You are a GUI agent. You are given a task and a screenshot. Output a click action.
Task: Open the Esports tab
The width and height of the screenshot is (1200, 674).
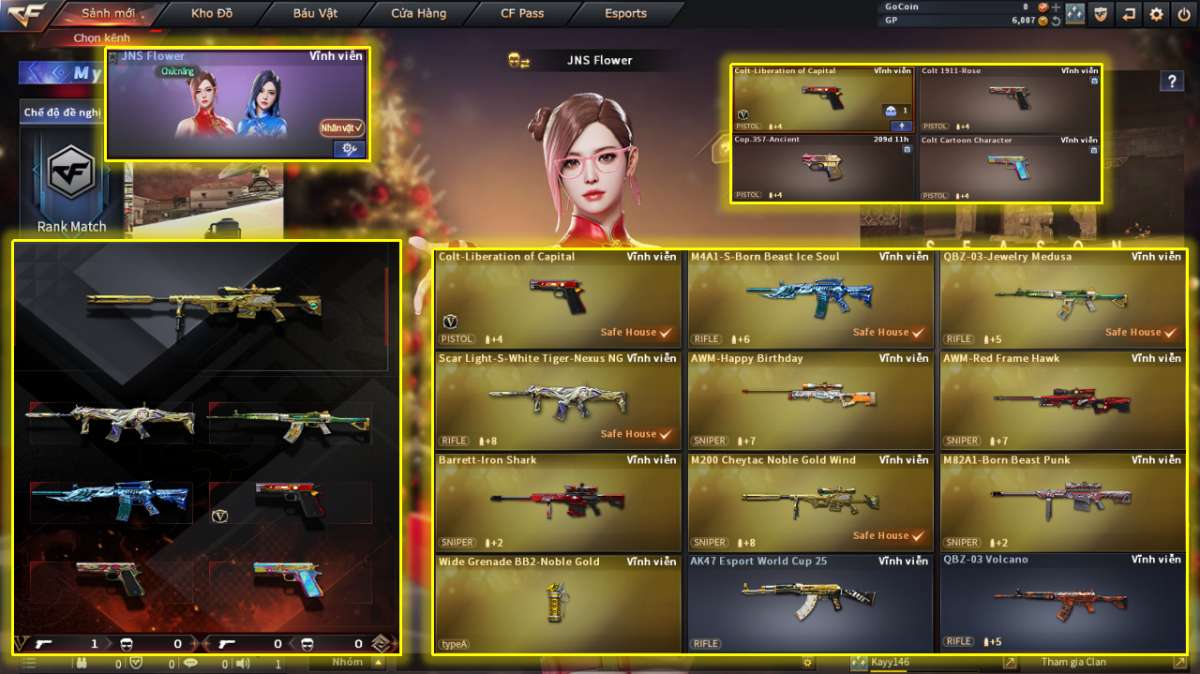625,14
